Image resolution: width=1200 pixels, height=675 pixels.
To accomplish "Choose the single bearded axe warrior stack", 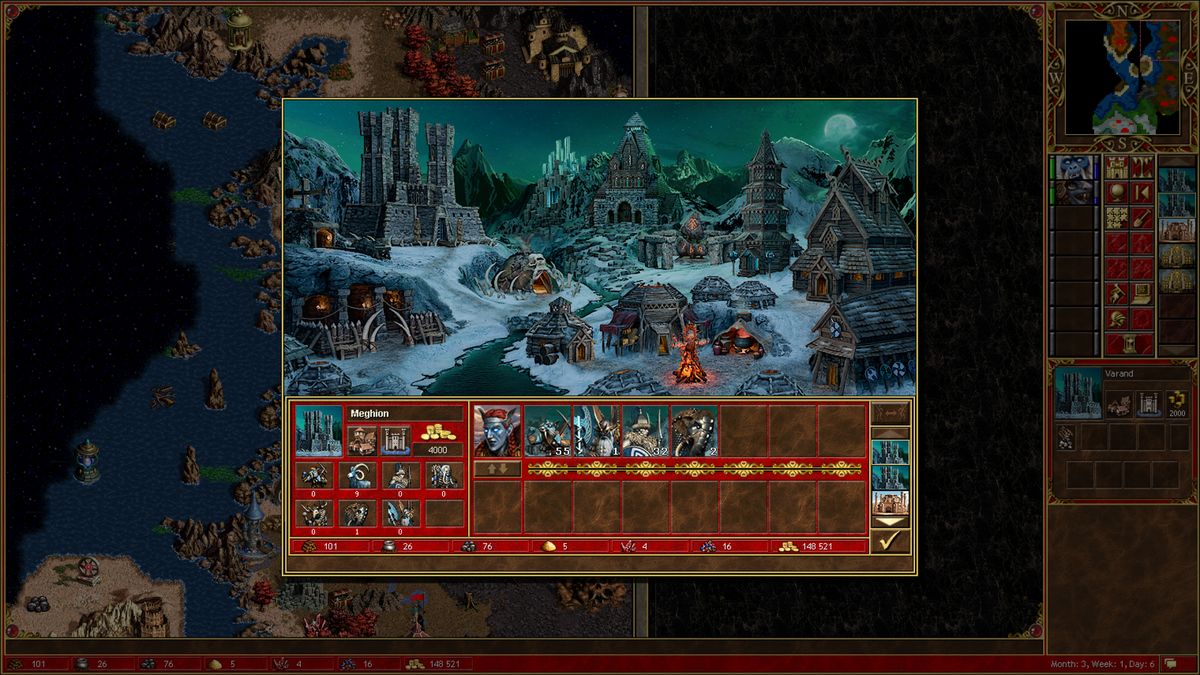I will point(596,431).
